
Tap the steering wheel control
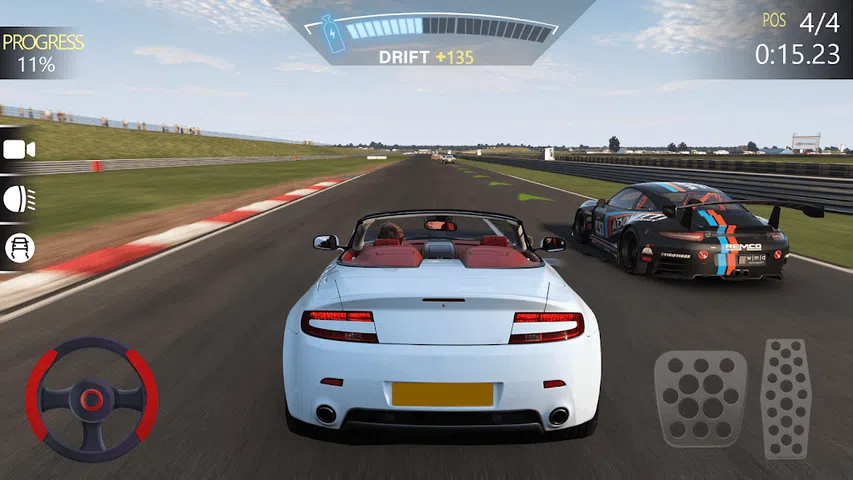point(91,399)
